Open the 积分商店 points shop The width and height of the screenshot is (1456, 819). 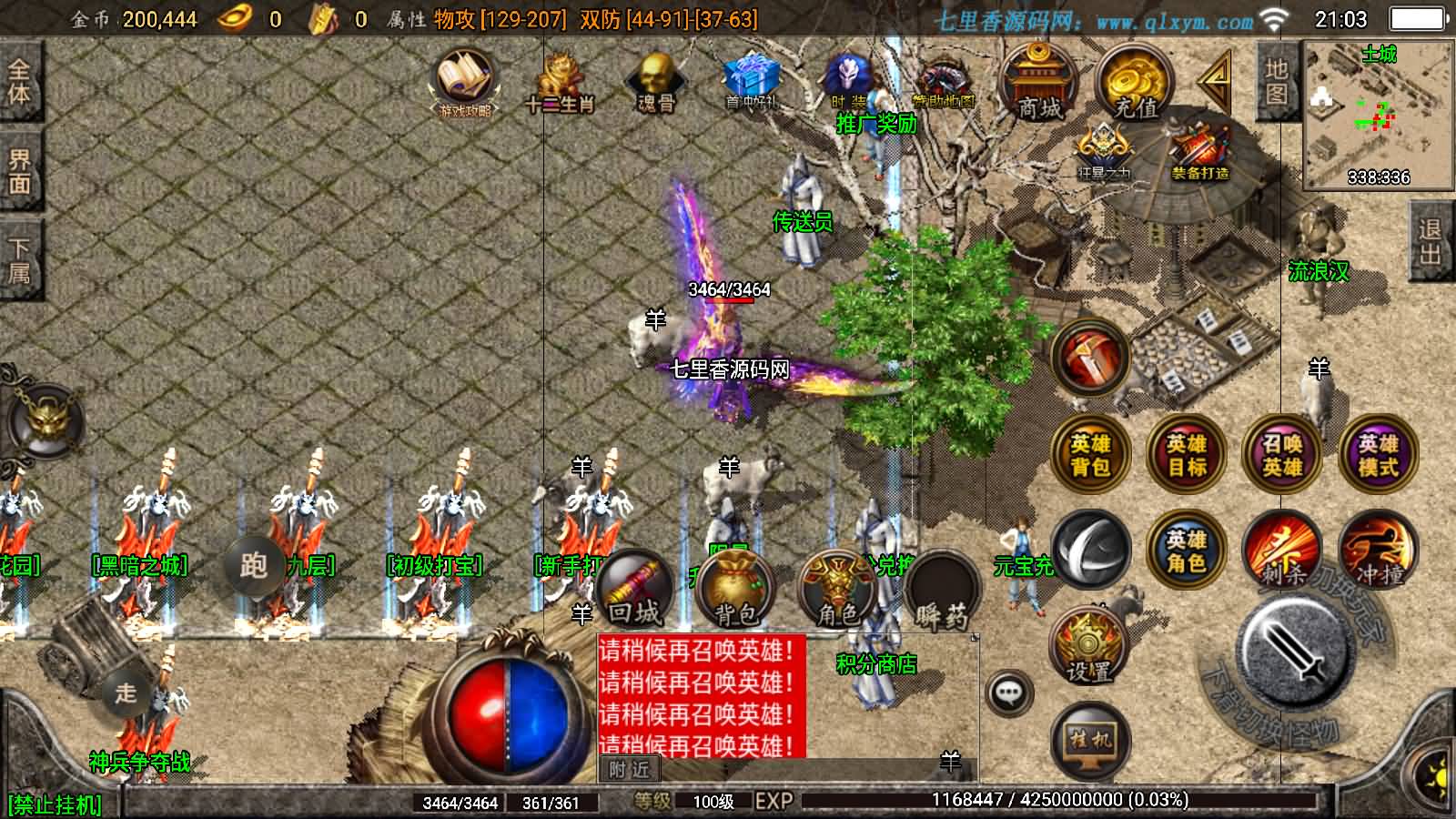coord(876,664)
